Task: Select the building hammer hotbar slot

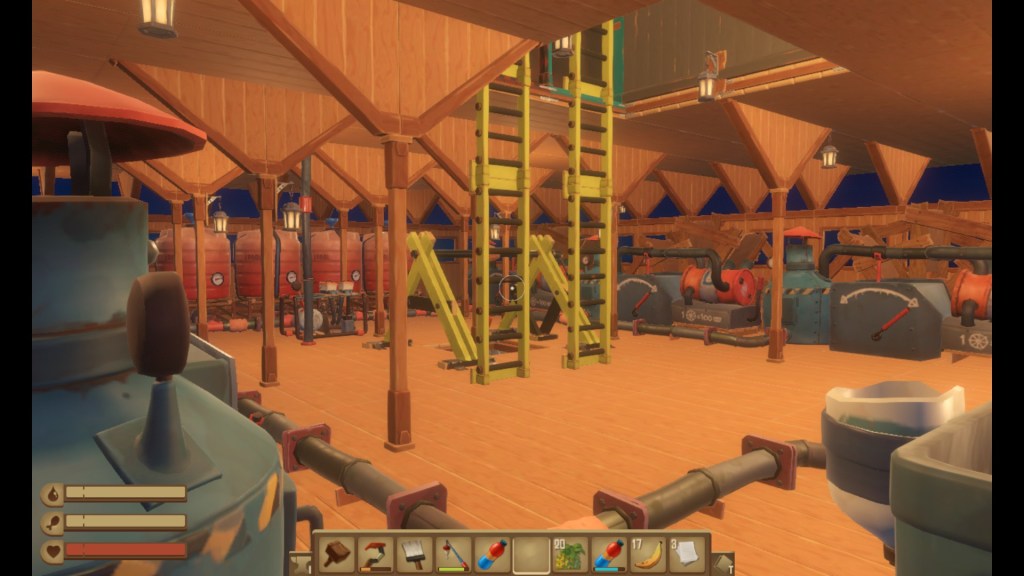Action: click(x=338, y=553)
